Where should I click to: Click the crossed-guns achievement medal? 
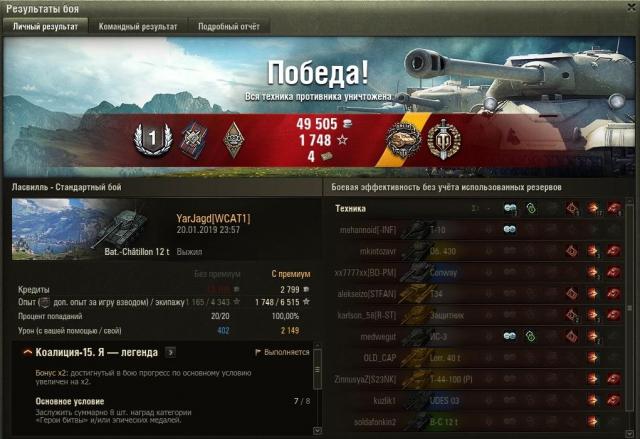coord(193,137)
